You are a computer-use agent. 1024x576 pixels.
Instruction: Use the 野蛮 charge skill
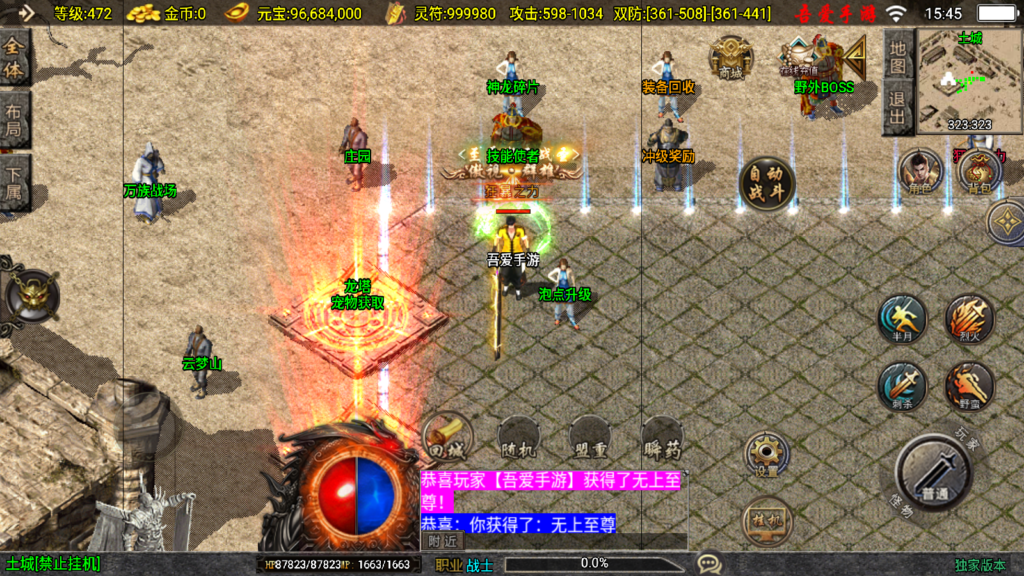[x=969, y=386]
